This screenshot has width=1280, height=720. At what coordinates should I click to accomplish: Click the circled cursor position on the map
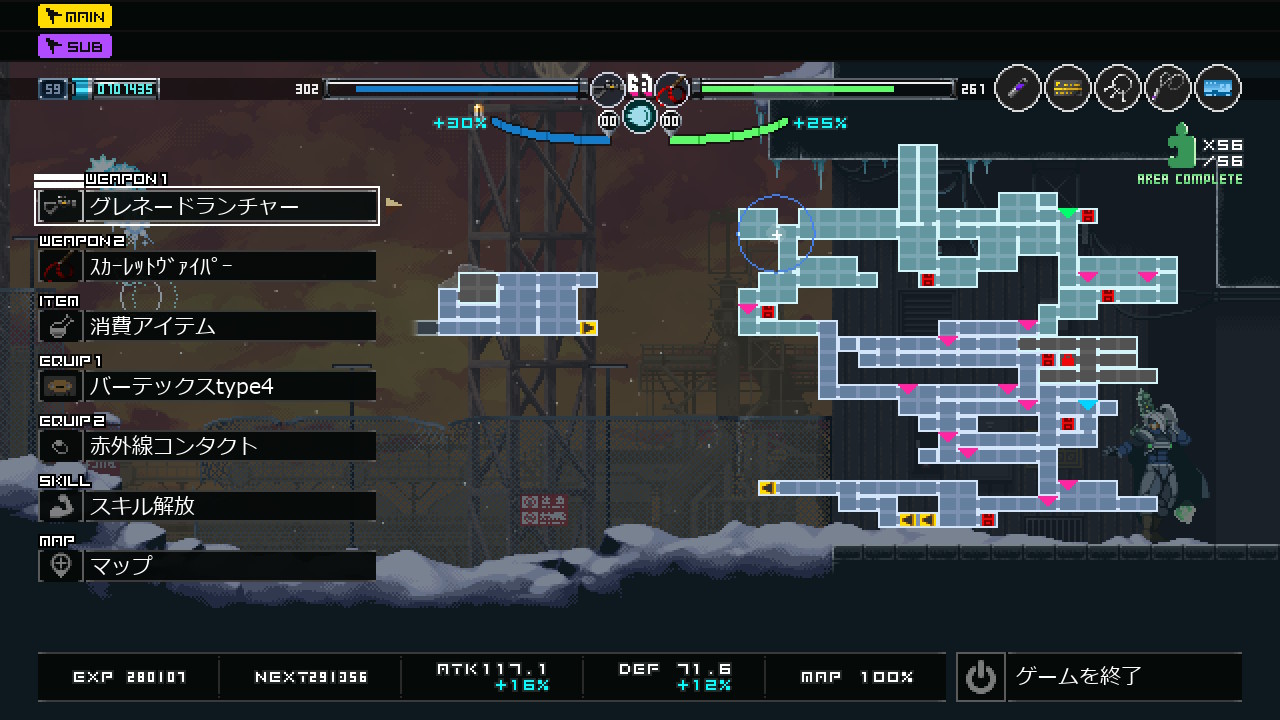776,235
